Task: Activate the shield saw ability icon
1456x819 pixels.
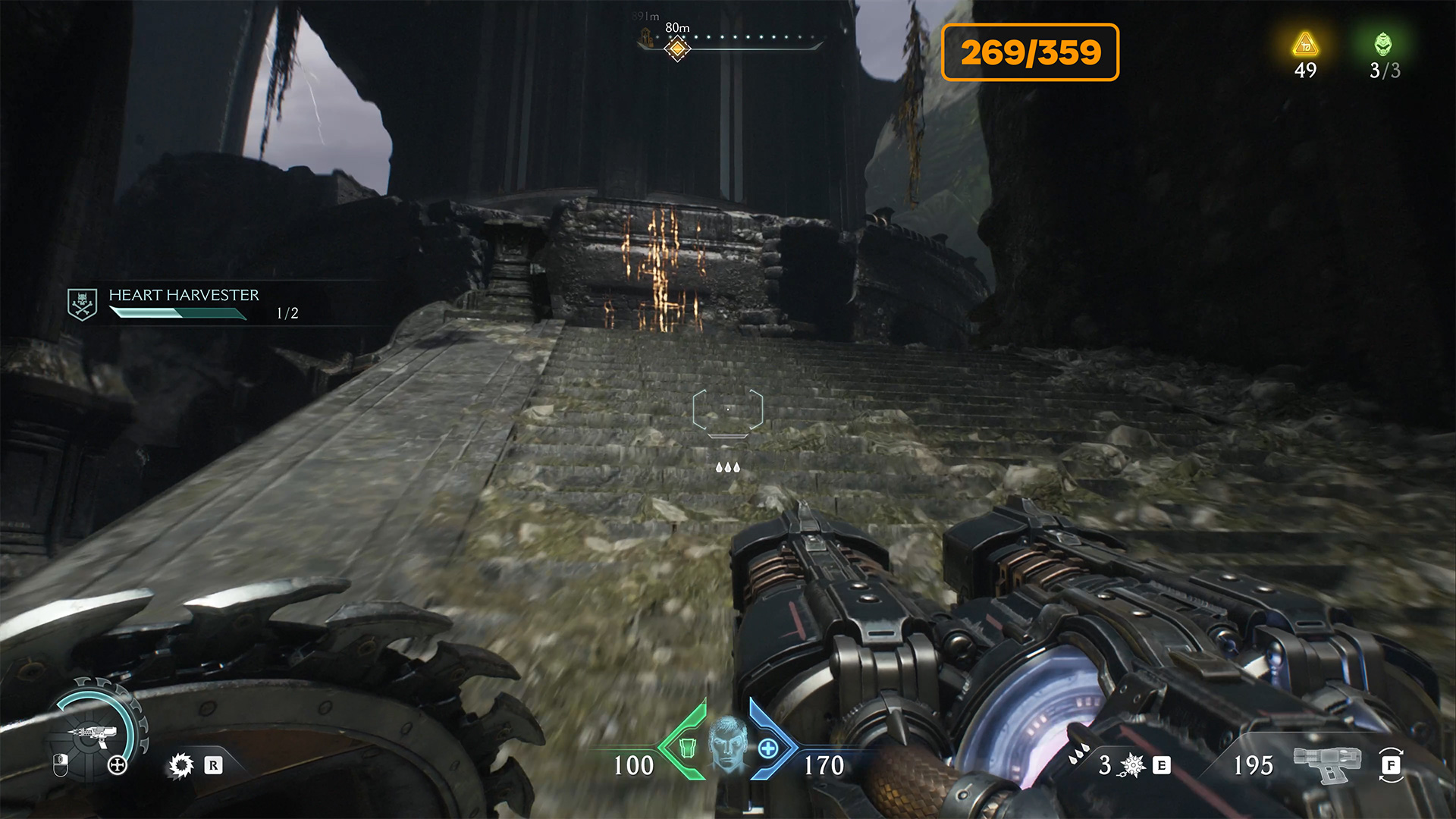Action: [x=181, y=765]
